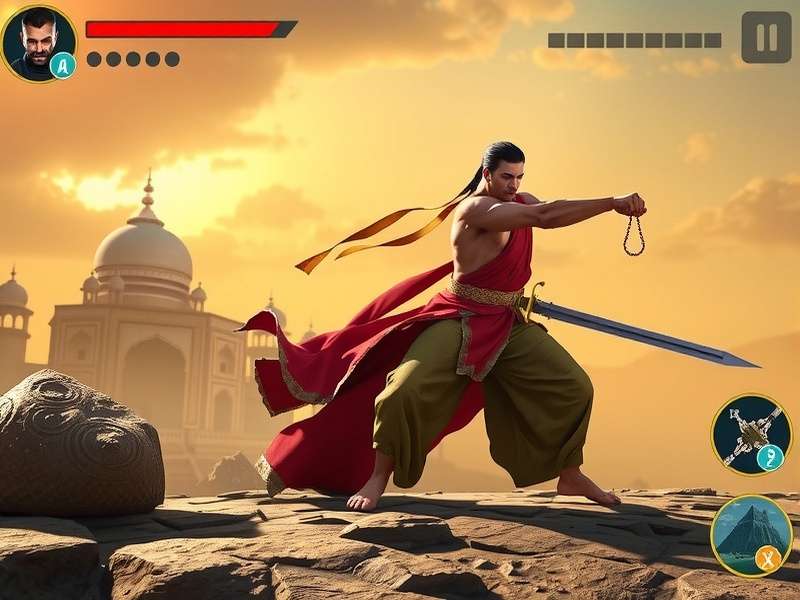Screen dimensions: 800x600
Task: Activate the chained weapon skill icon
Action: (x=751, y=434)
